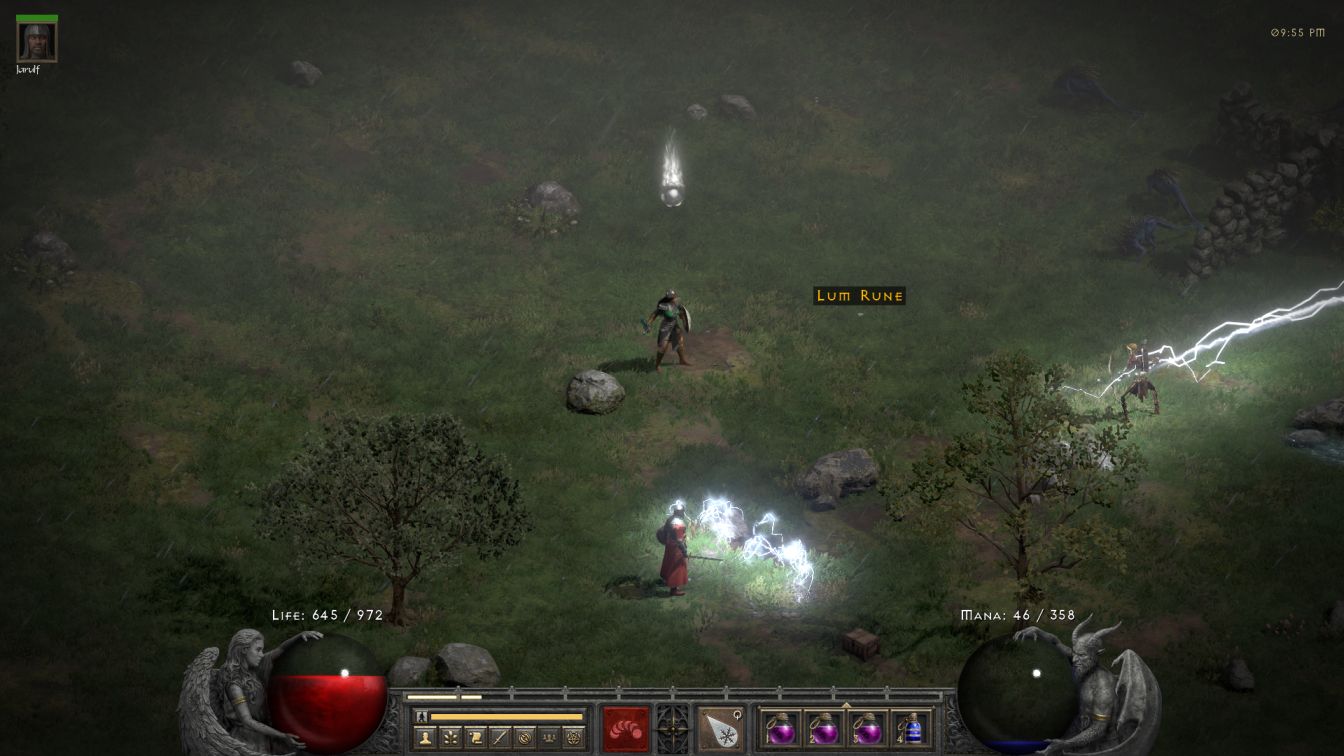
Task: Click the sword icon in the mini panel
Action: pos(500,738)
